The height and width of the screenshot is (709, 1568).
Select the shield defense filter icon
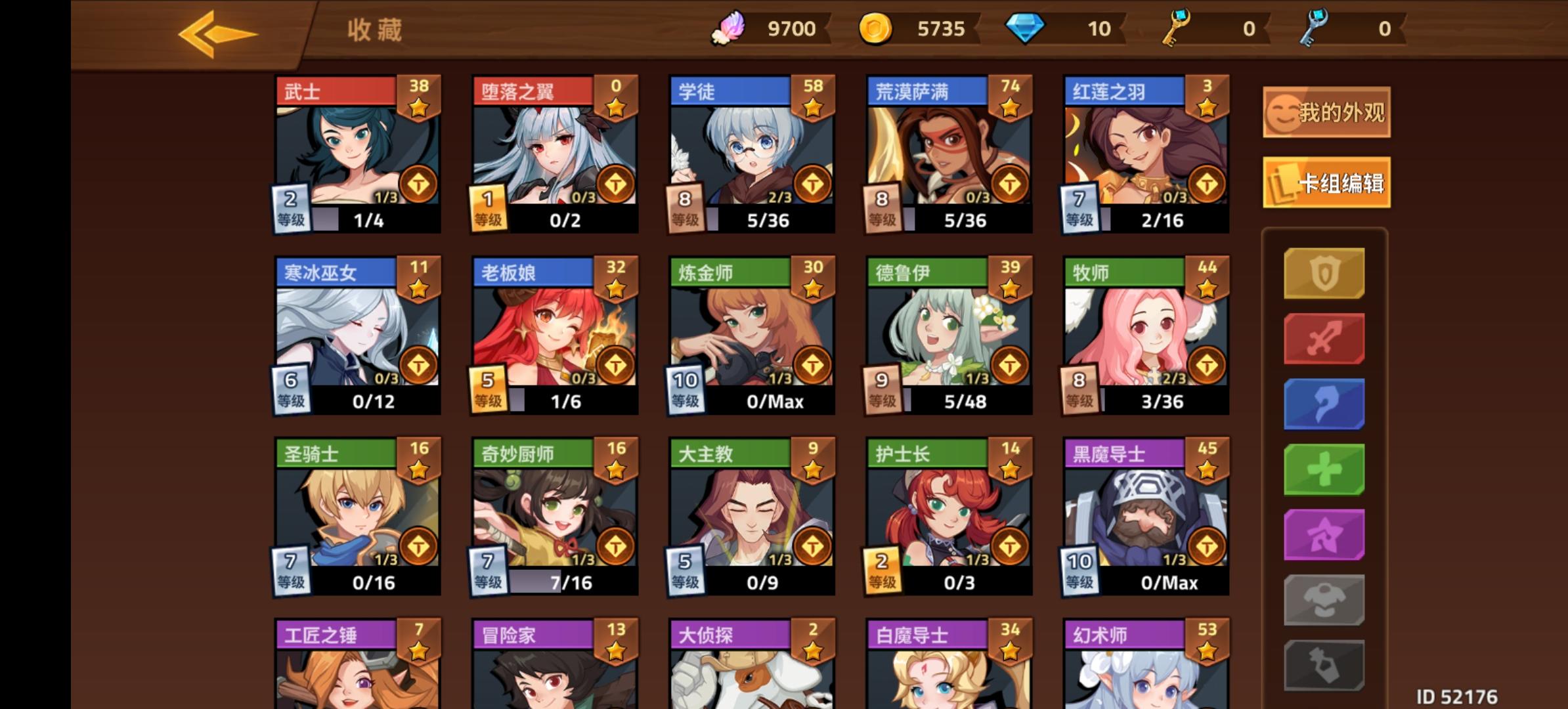tap(1324, 272)
